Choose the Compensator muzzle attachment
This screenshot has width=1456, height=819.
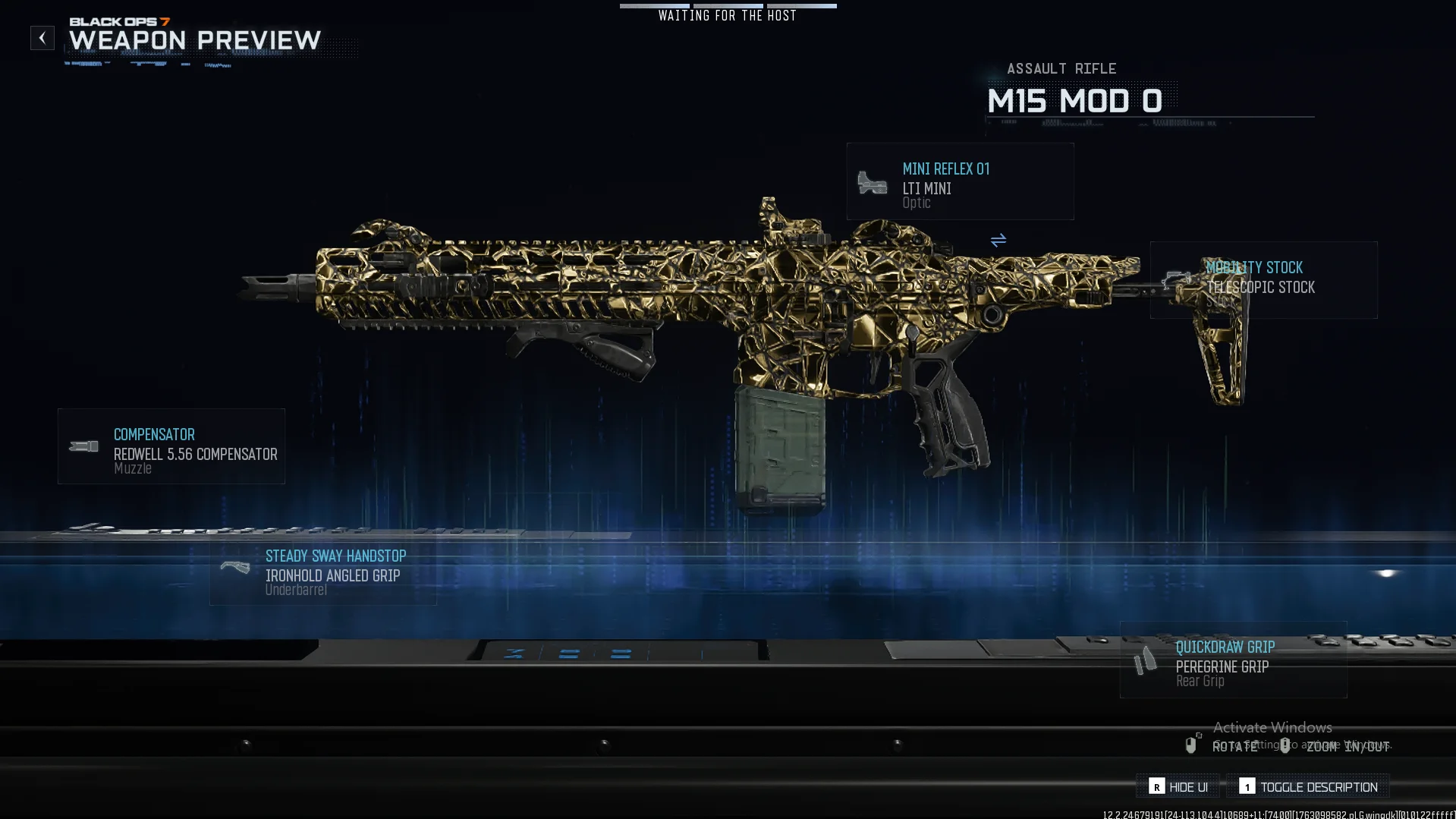(x=171, y=446)
